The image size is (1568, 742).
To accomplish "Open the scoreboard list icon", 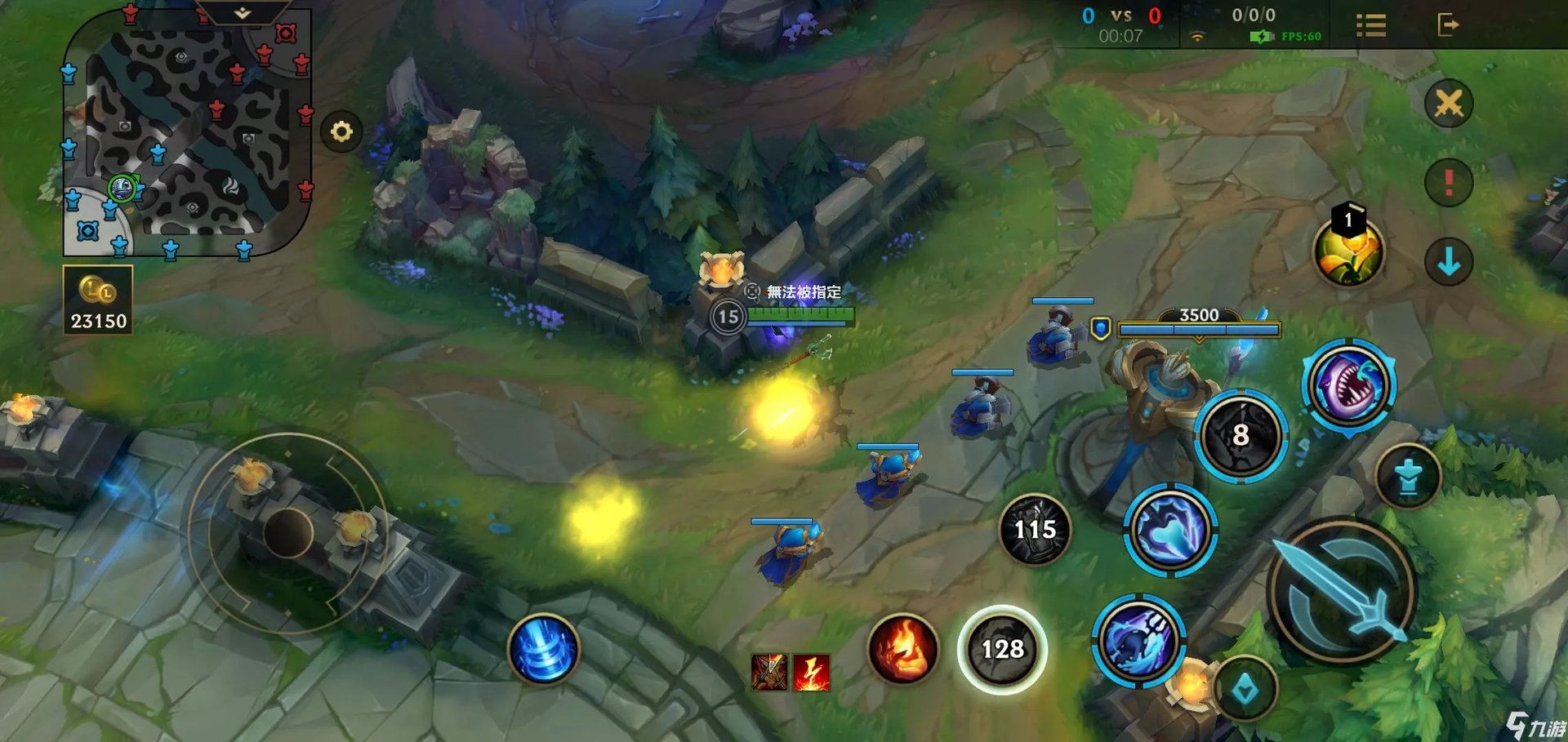I will click(1370, 25).
